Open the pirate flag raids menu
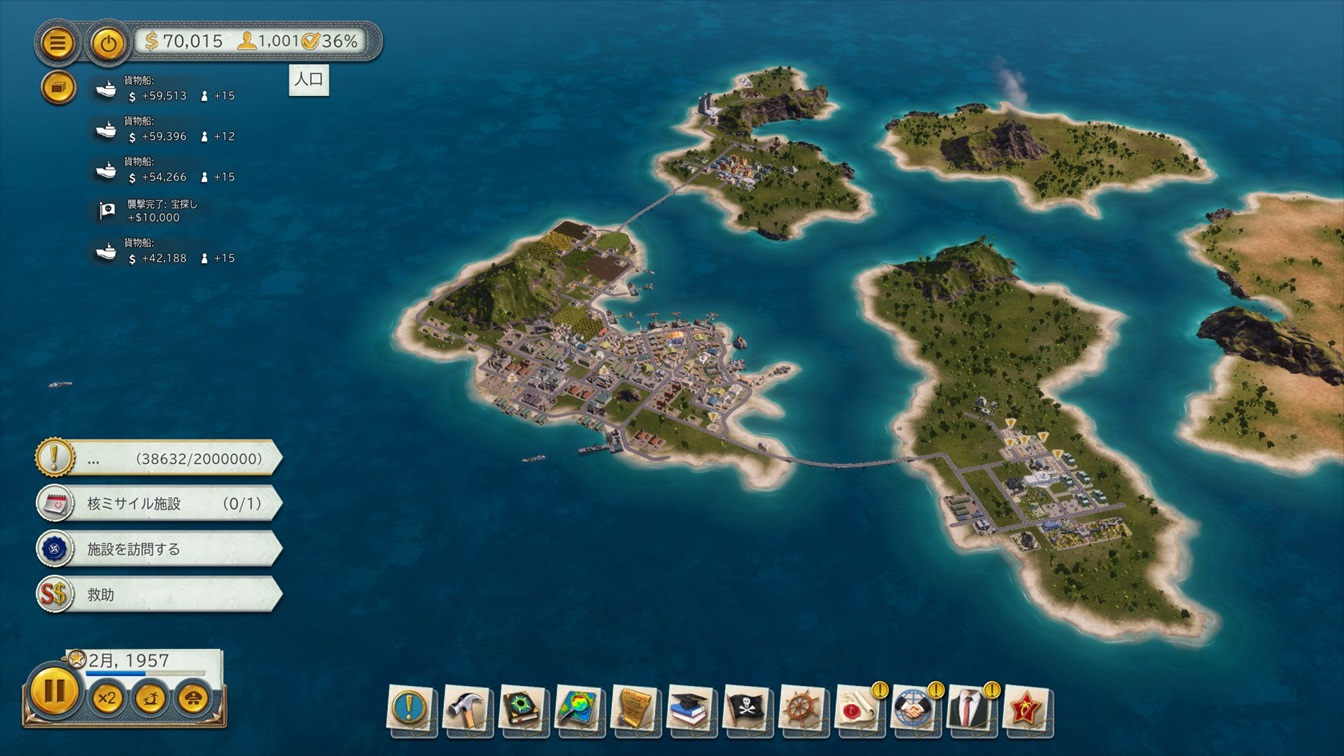The height and width of the screenshot is (756, 1344). click(x=747, y=708)
